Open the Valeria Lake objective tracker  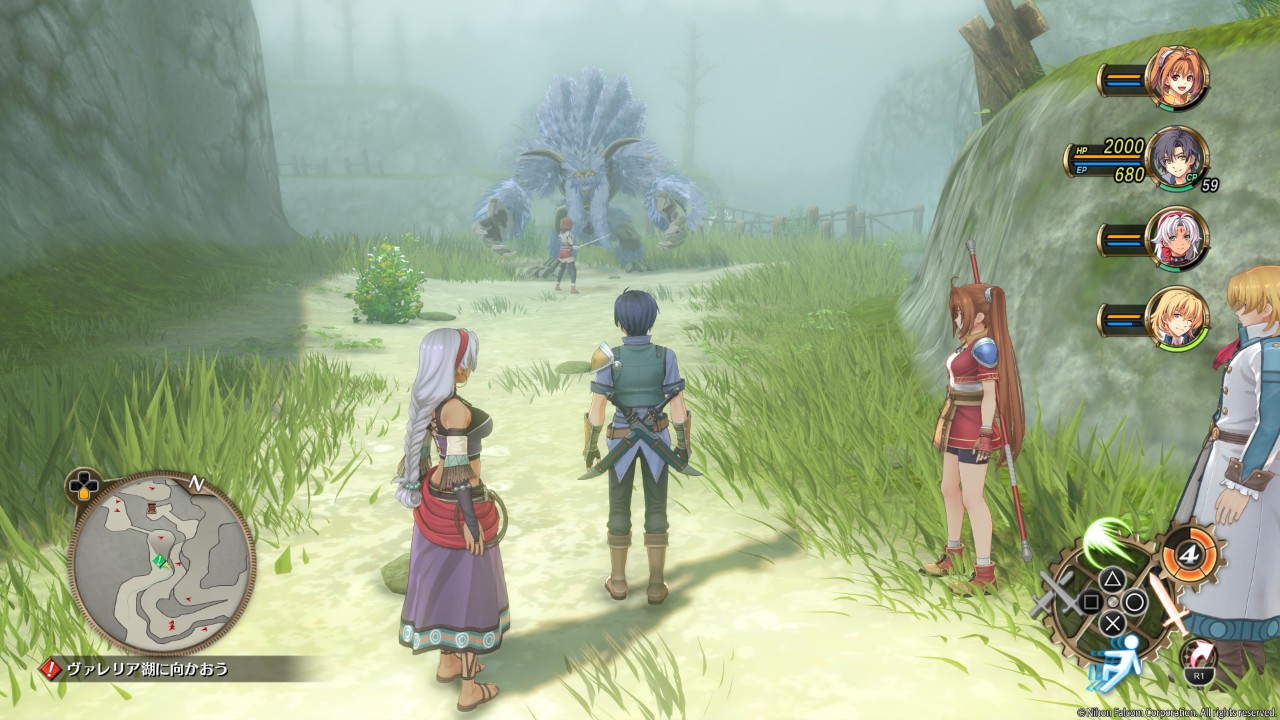[x=148, y=669]
